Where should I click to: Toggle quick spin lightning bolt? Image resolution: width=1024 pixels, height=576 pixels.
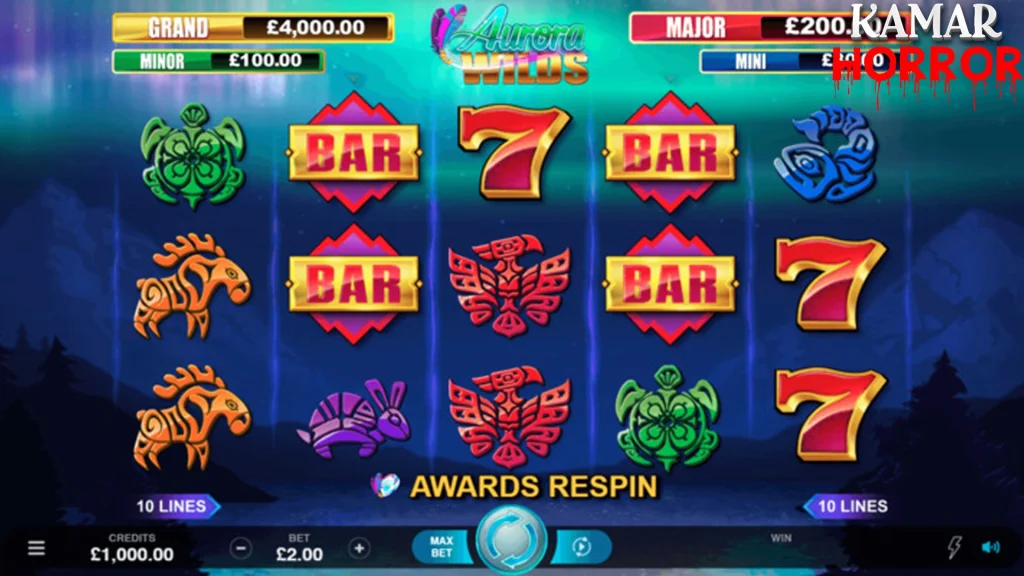(x=954, y=547)
